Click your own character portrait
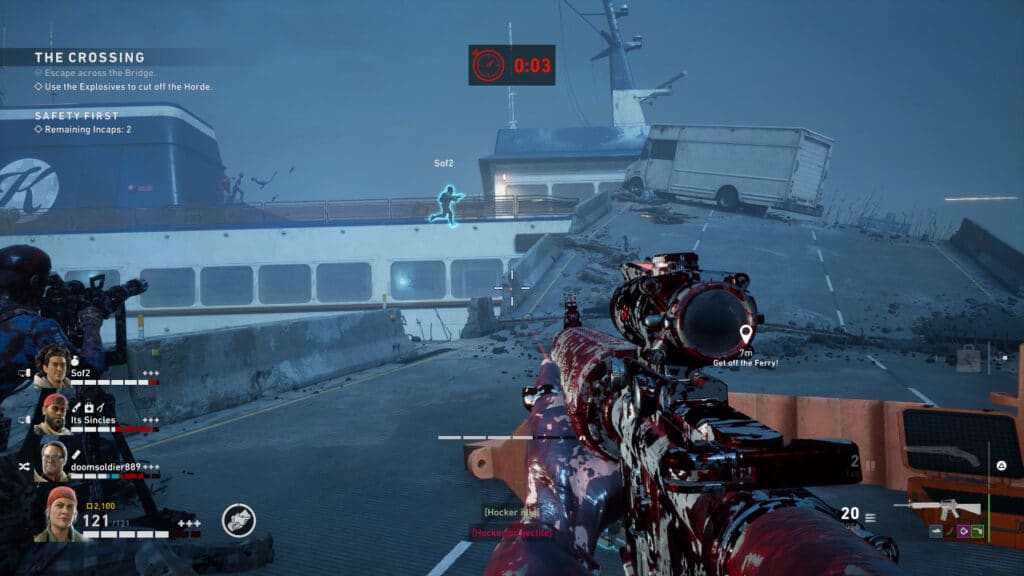The width and height of the screenshot is (1024, 576). tap(59, 514)
